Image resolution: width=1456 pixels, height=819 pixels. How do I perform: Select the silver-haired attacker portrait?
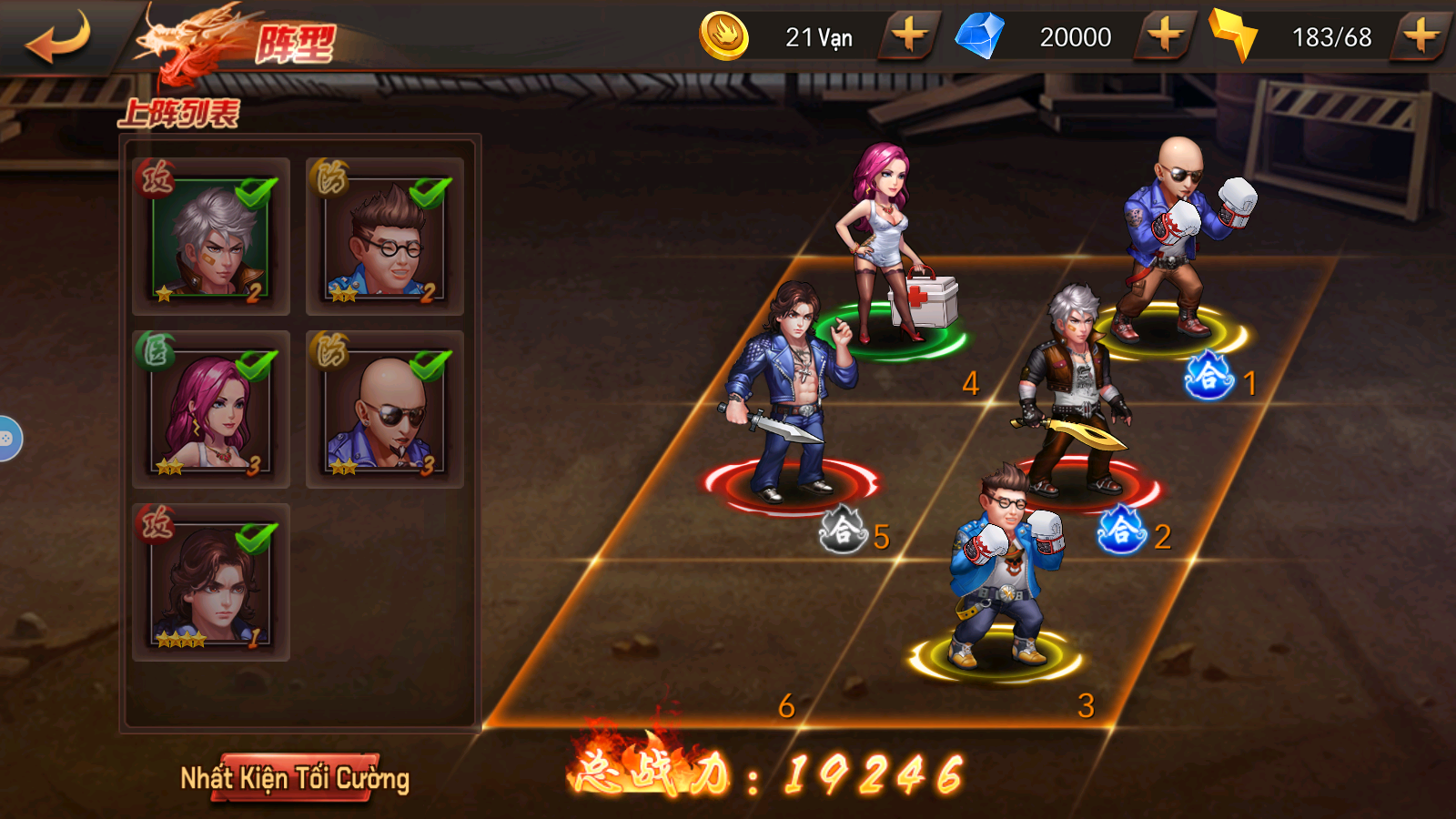211,237
